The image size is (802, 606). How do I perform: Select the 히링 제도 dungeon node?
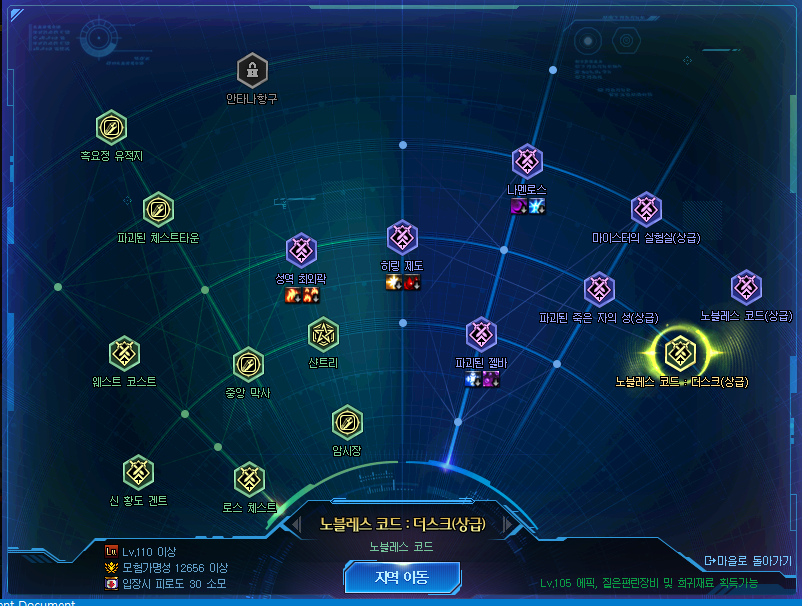point(402,237)
